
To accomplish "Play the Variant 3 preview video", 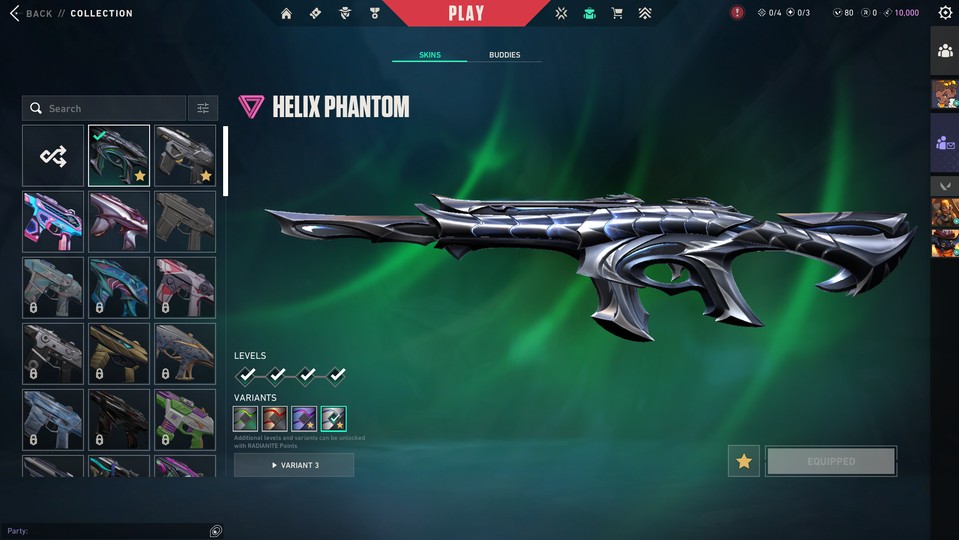I will pyautogui.click(x=294, y=465).
